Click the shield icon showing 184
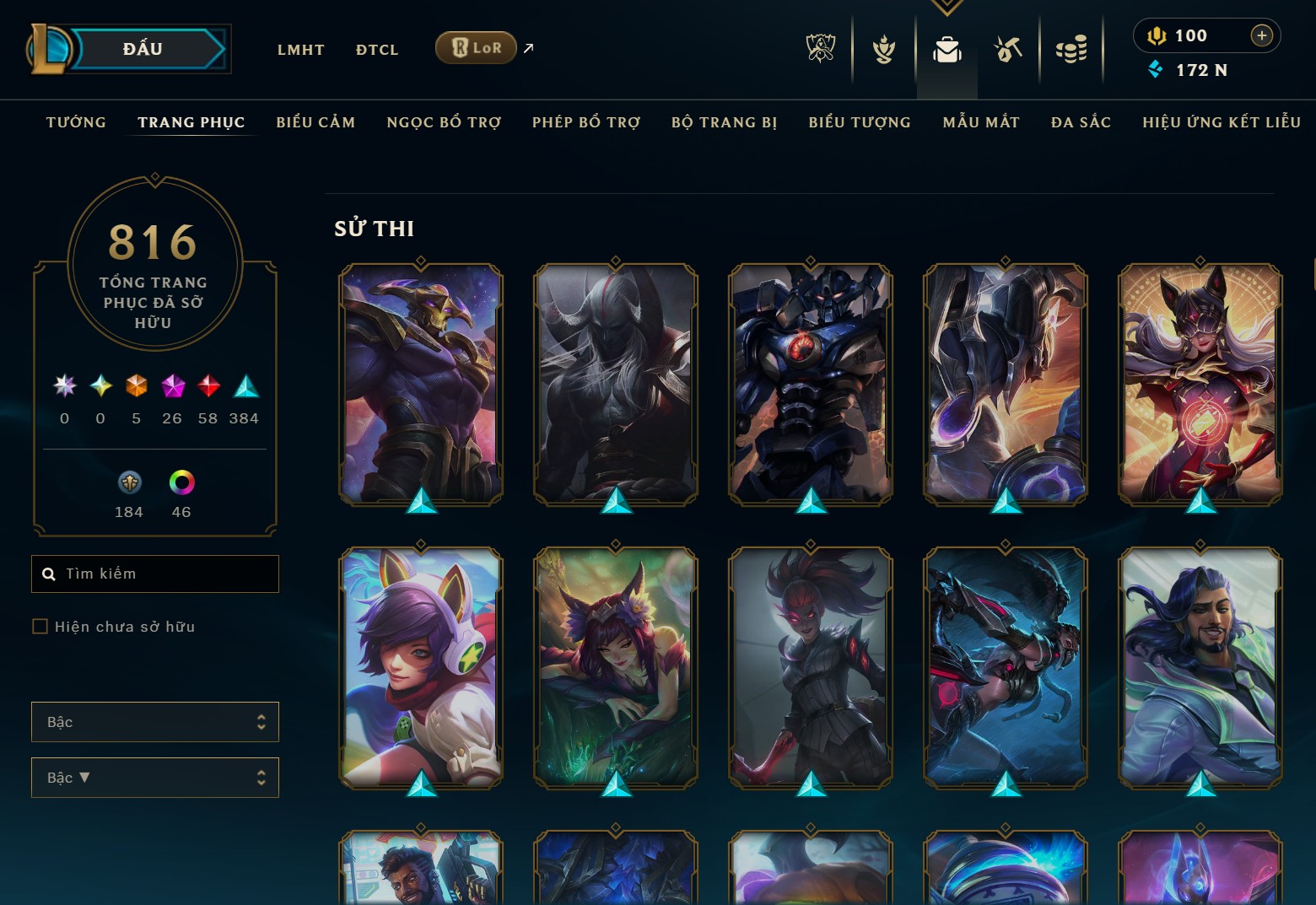 [127, 482]
